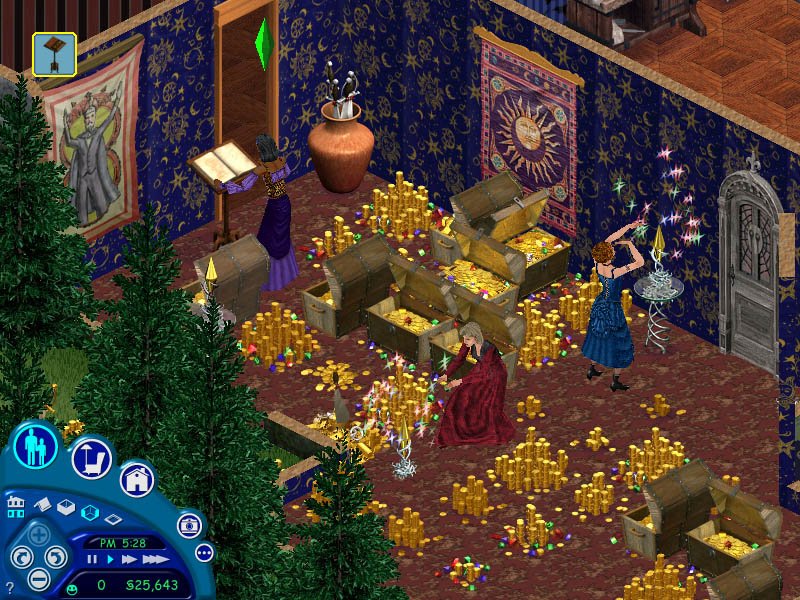The width and height of the screenshot is (800, 600).
Task: Open the options button with three dots
Action: tap(204, 552)
